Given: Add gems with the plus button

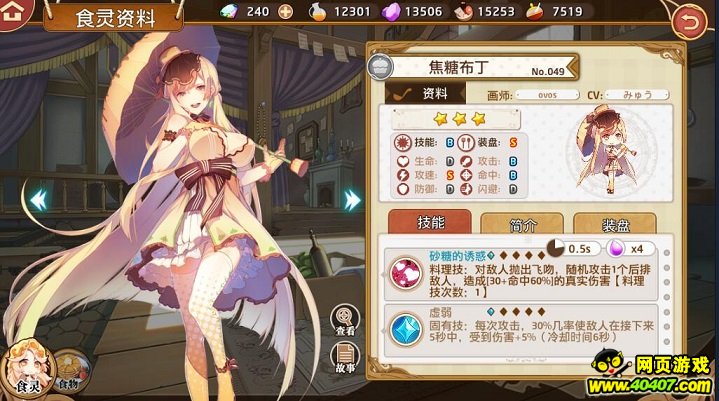Looking at the screenshot, I should 285,12.
